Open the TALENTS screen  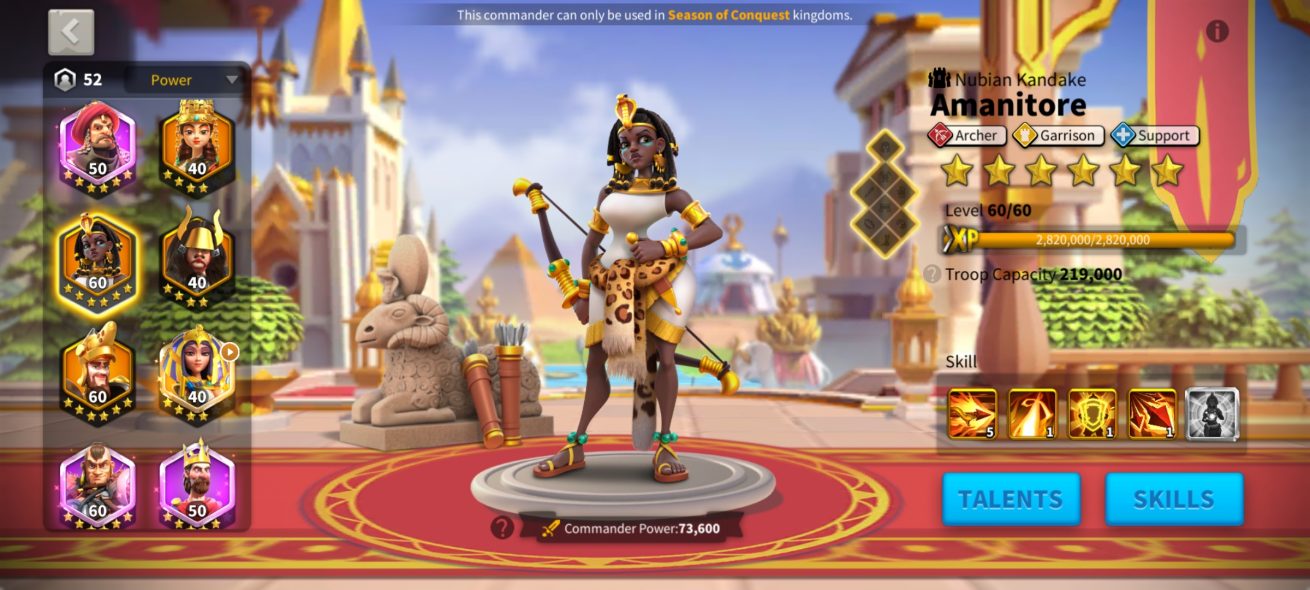pos(1011,499)
